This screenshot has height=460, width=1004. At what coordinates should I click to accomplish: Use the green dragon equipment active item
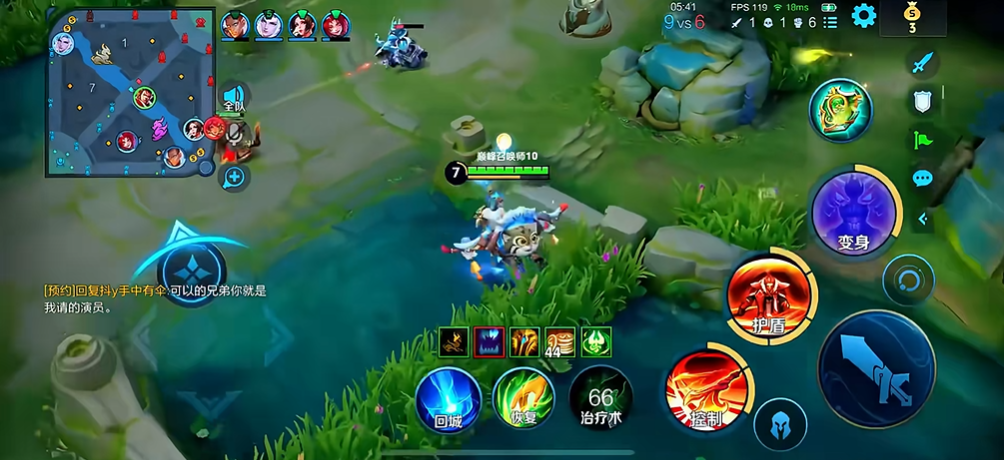(x=840, y=109)
